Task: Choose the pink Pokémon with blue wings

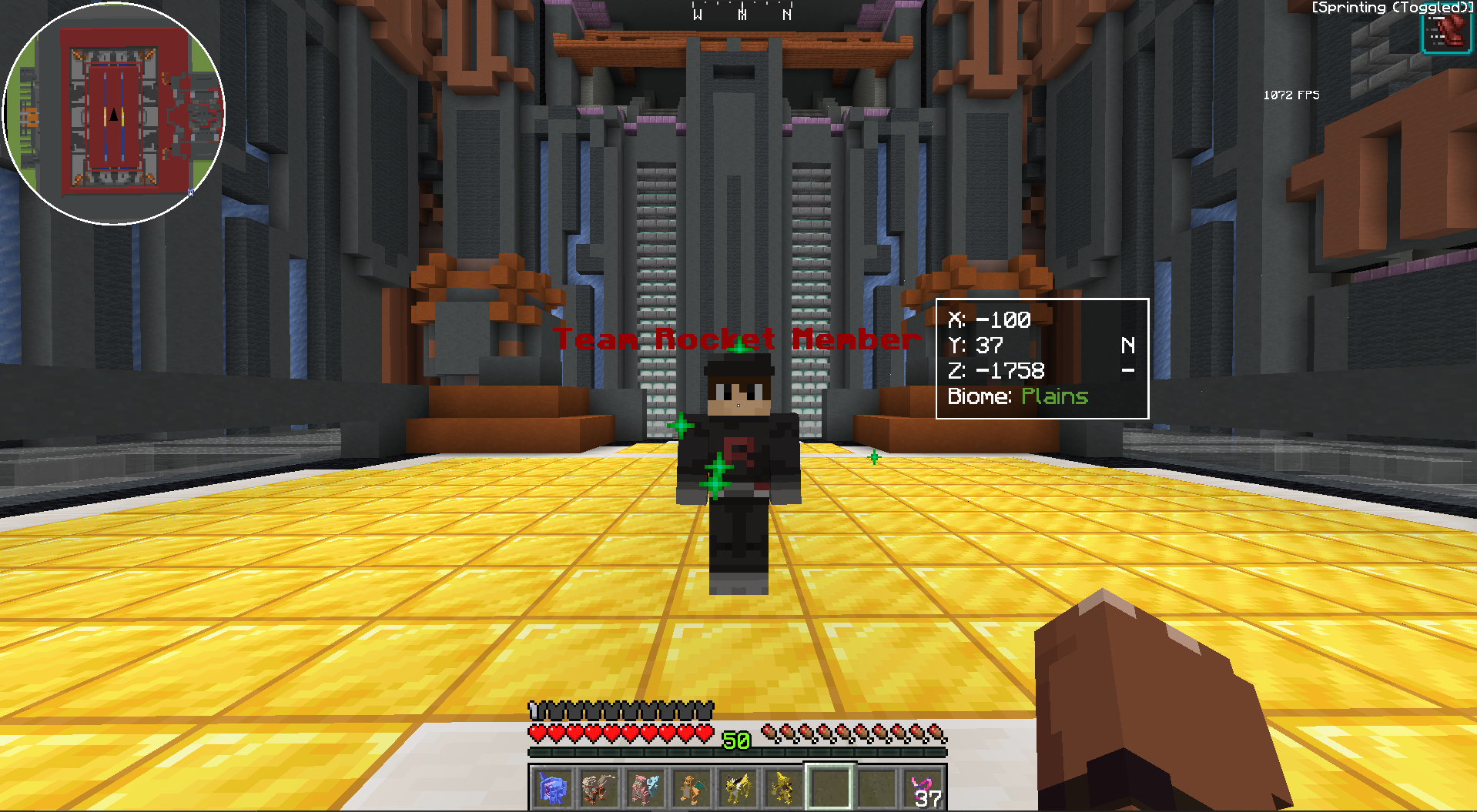Action: pos(645,788)
